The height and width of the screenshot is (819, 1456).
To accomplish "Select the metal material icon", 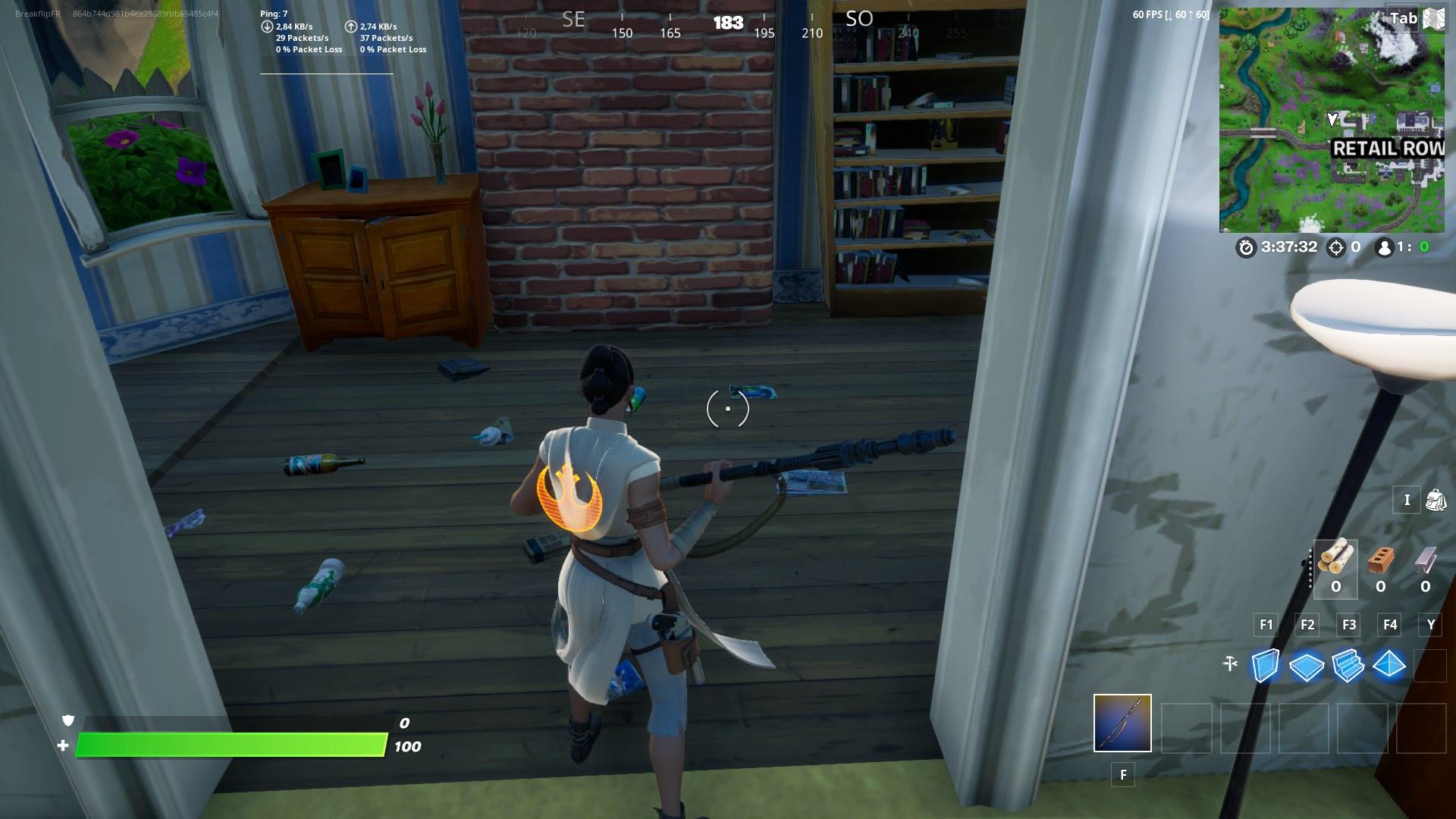I will click(1426, 561).
